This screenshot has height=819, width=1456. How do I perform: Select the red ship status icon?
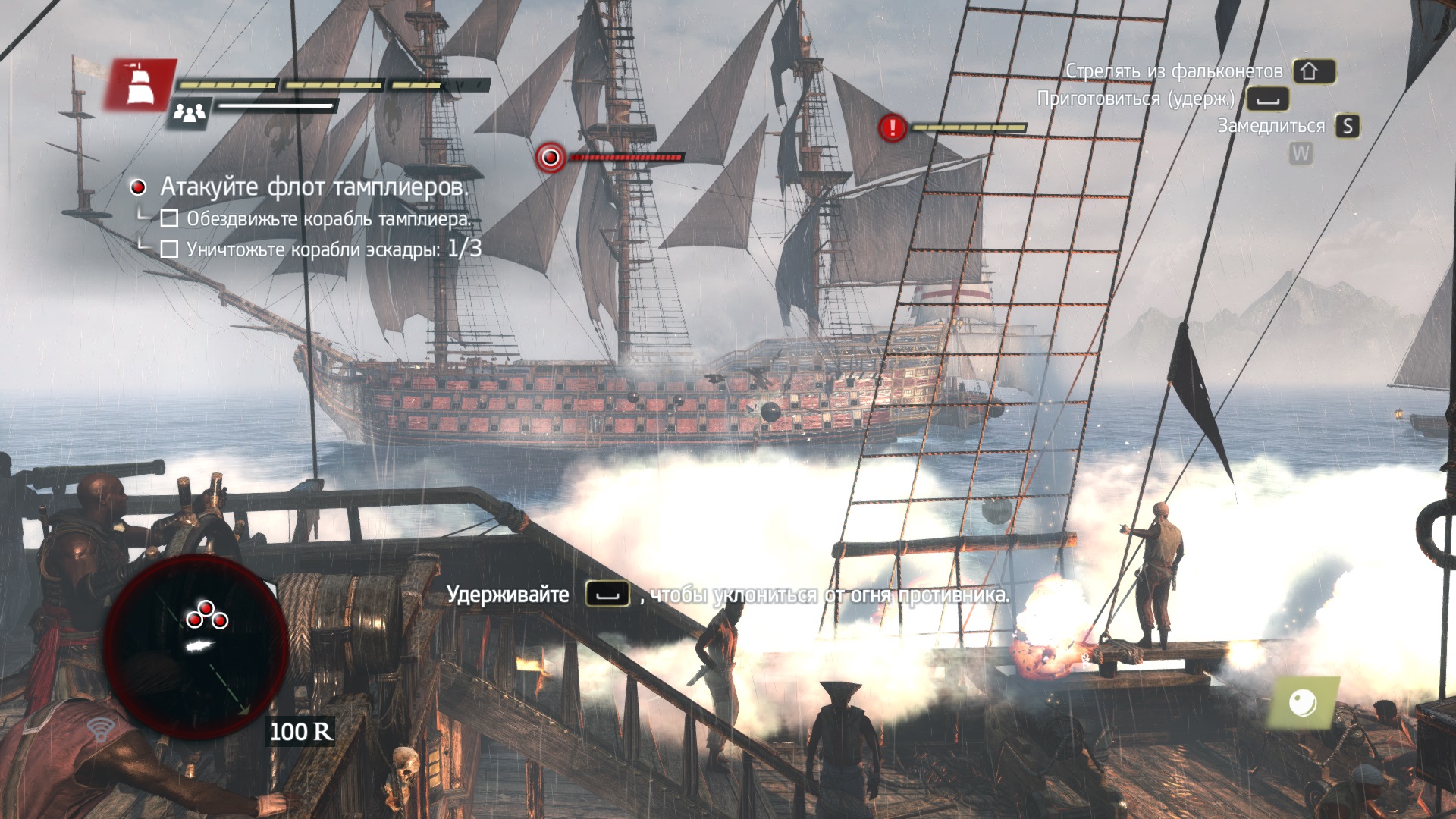click(141, 84)
